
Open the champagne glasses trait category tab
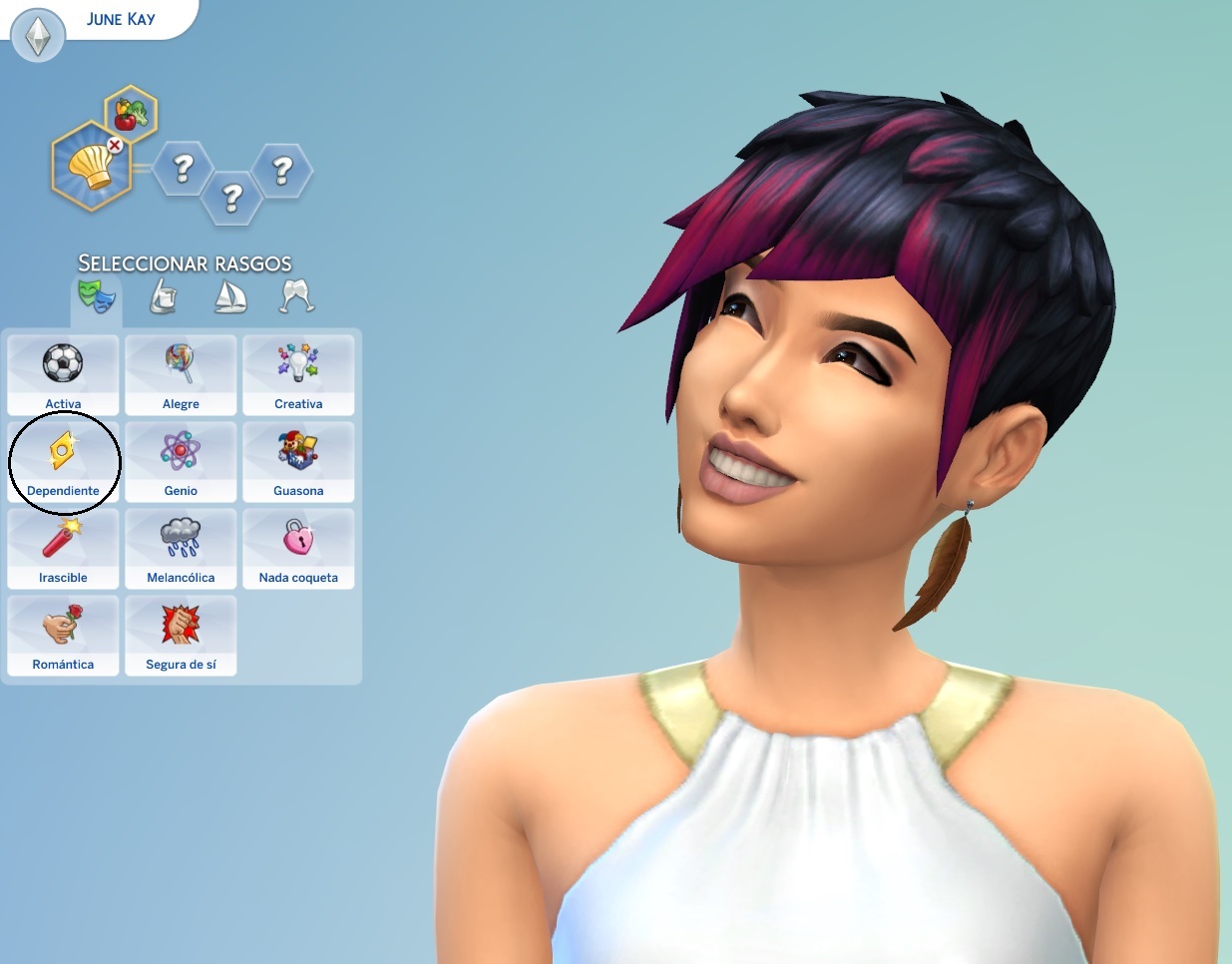click(x=297, y=296)
